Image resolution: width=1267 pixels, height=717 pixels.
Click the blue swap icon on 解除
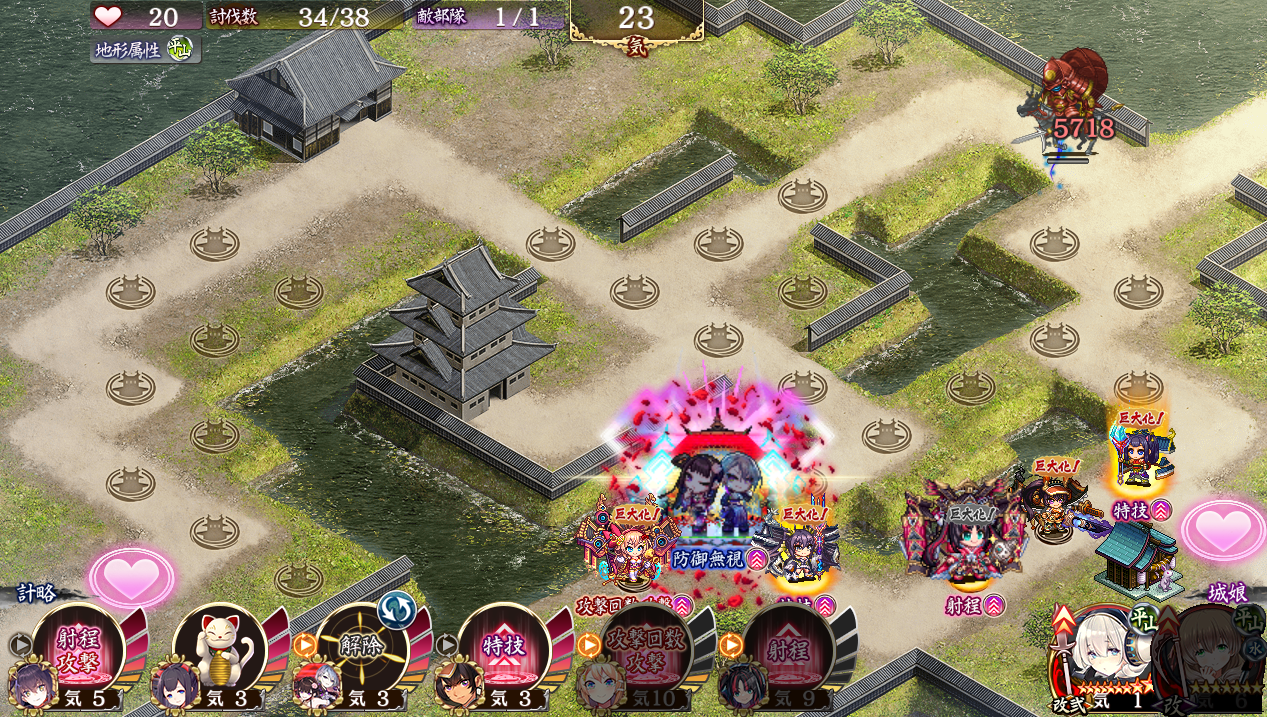(x=396, y=609)
